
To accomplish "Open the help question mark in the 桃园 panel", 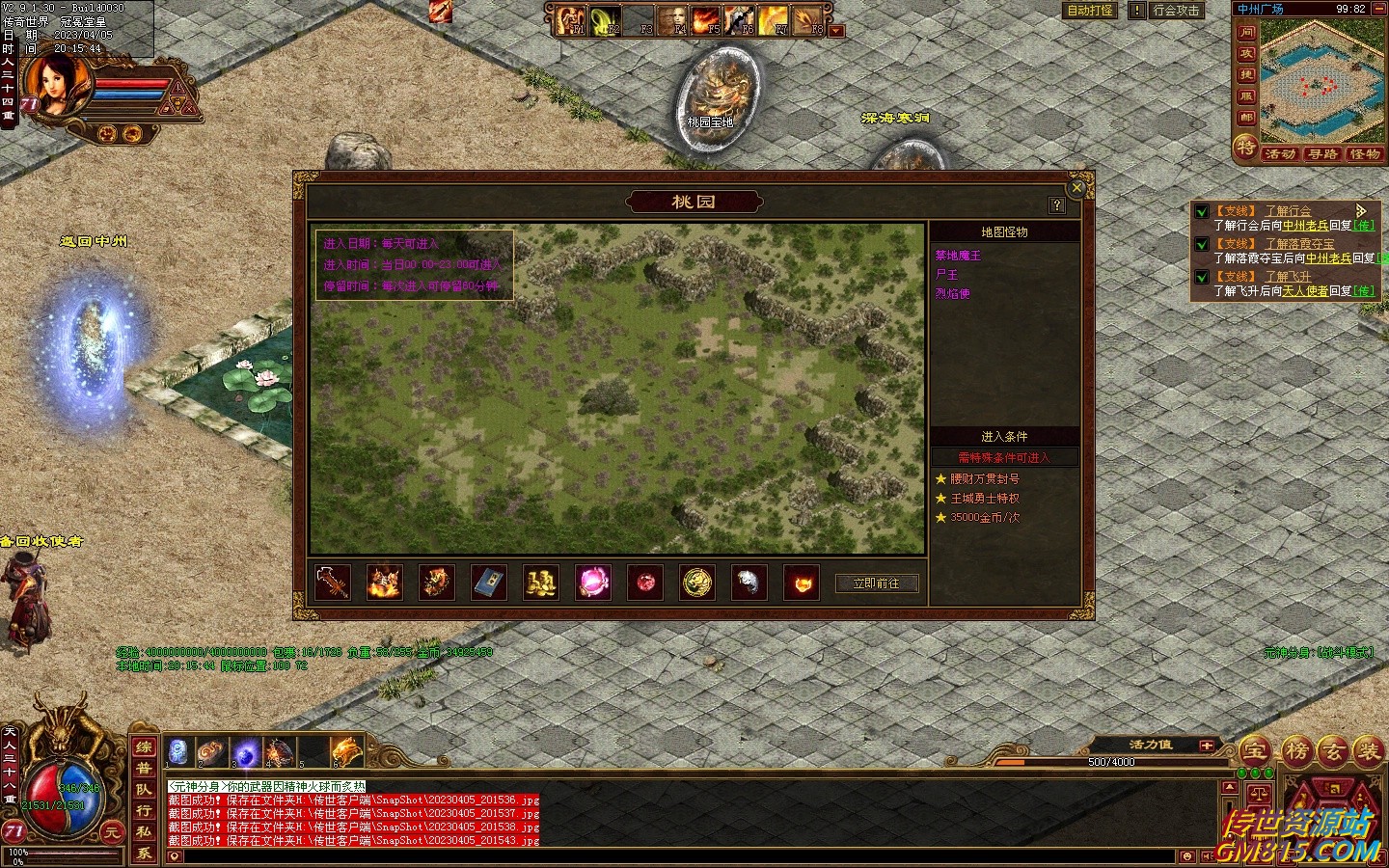I will [x=1057, y=204].
